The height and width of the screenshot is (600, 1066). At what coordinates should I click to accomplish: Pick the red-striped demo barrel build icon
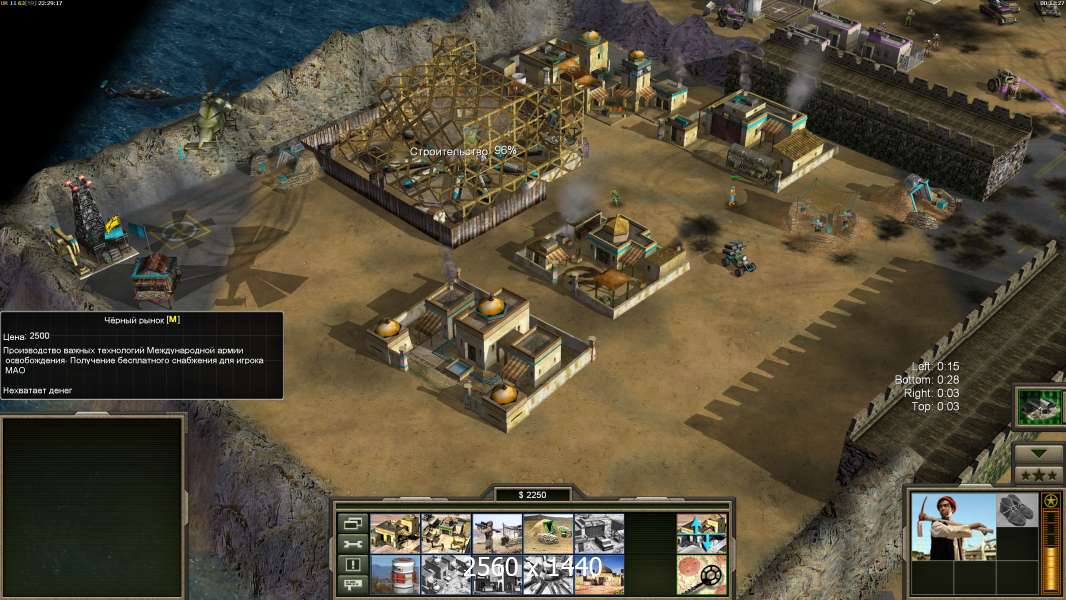click(x=395, y=573)
